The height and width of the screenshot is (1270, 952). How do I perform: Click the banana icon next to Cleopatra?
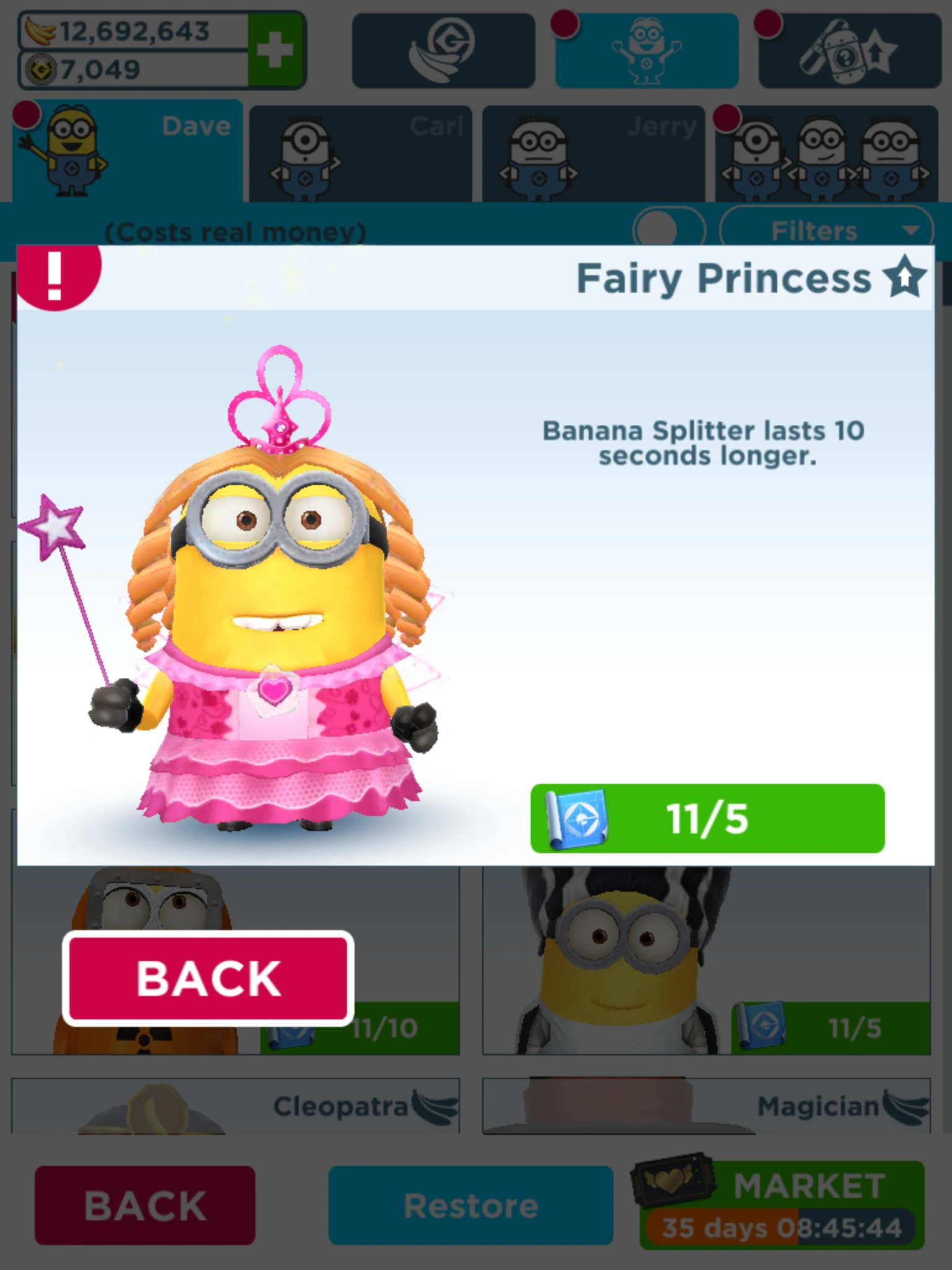click(434, 1106)
